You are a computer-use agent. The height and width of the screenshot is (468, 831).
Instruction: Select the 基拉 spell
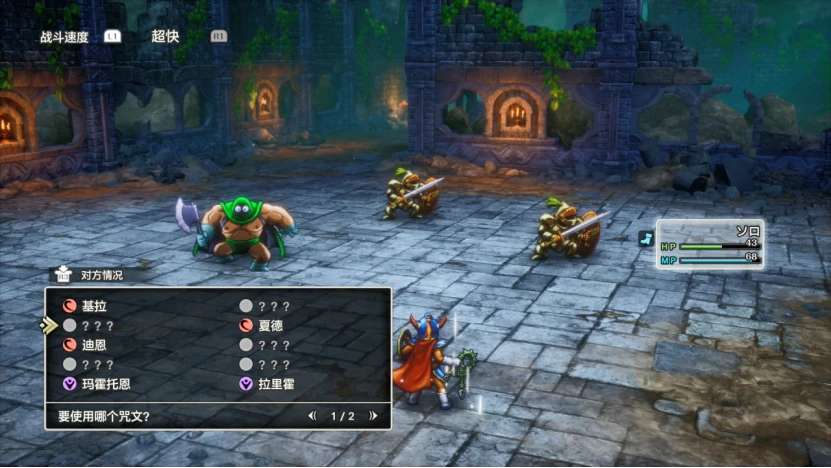tap(94, 307)
